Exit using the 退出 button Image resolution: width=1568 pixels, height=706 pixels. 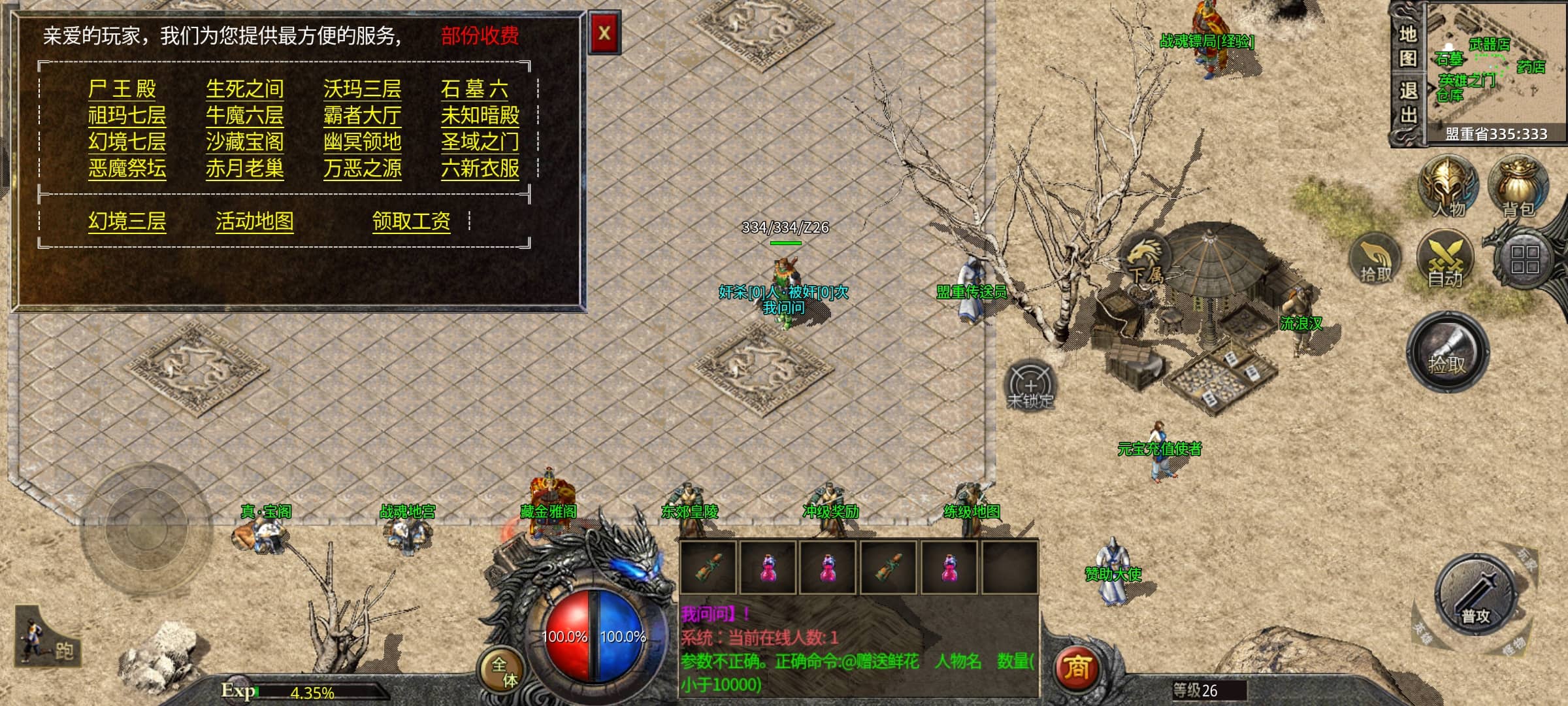click(x=1407, y=103)
